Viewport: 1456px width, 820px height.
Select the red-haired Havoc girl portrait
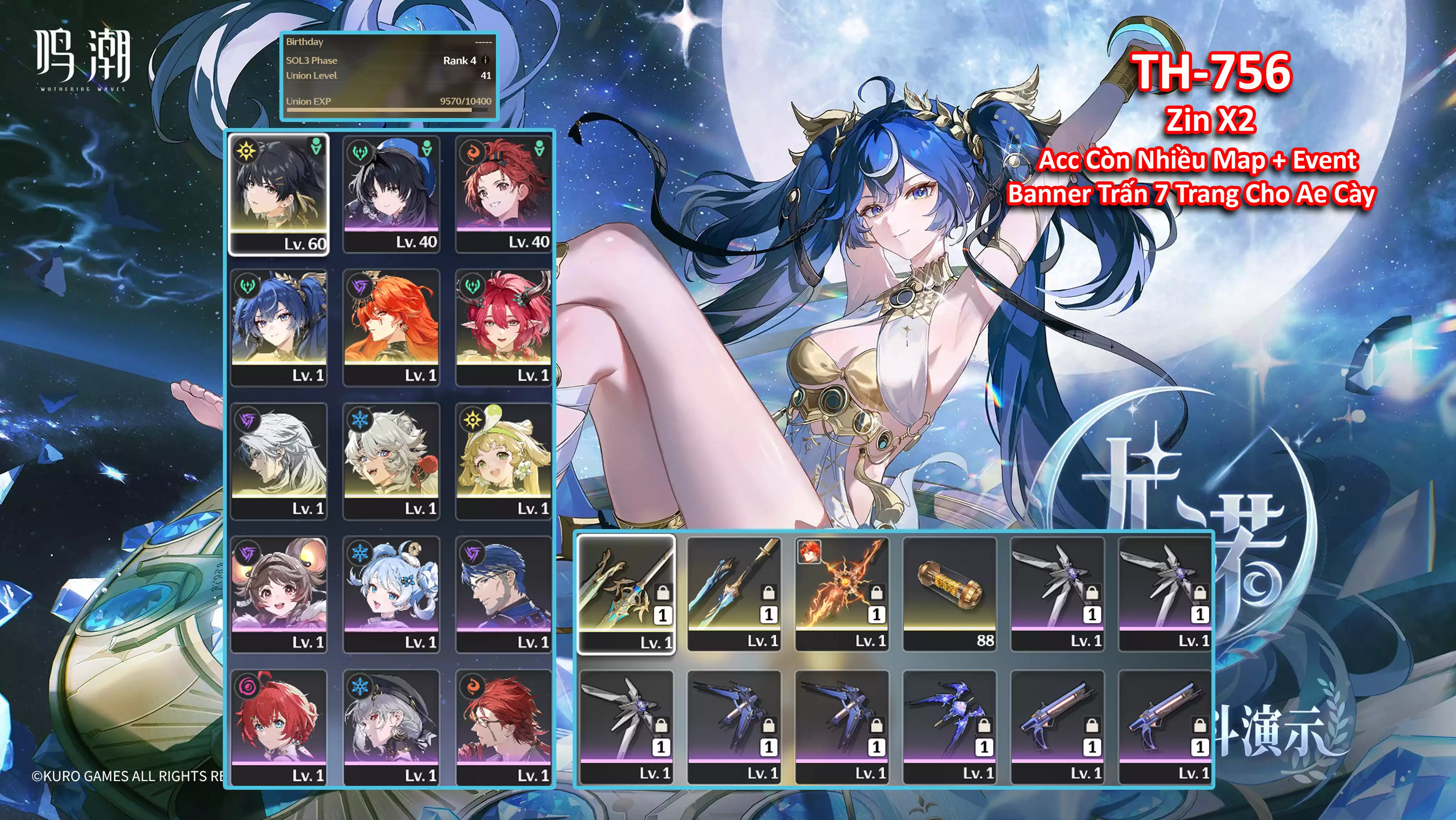(x=279, y=726)
